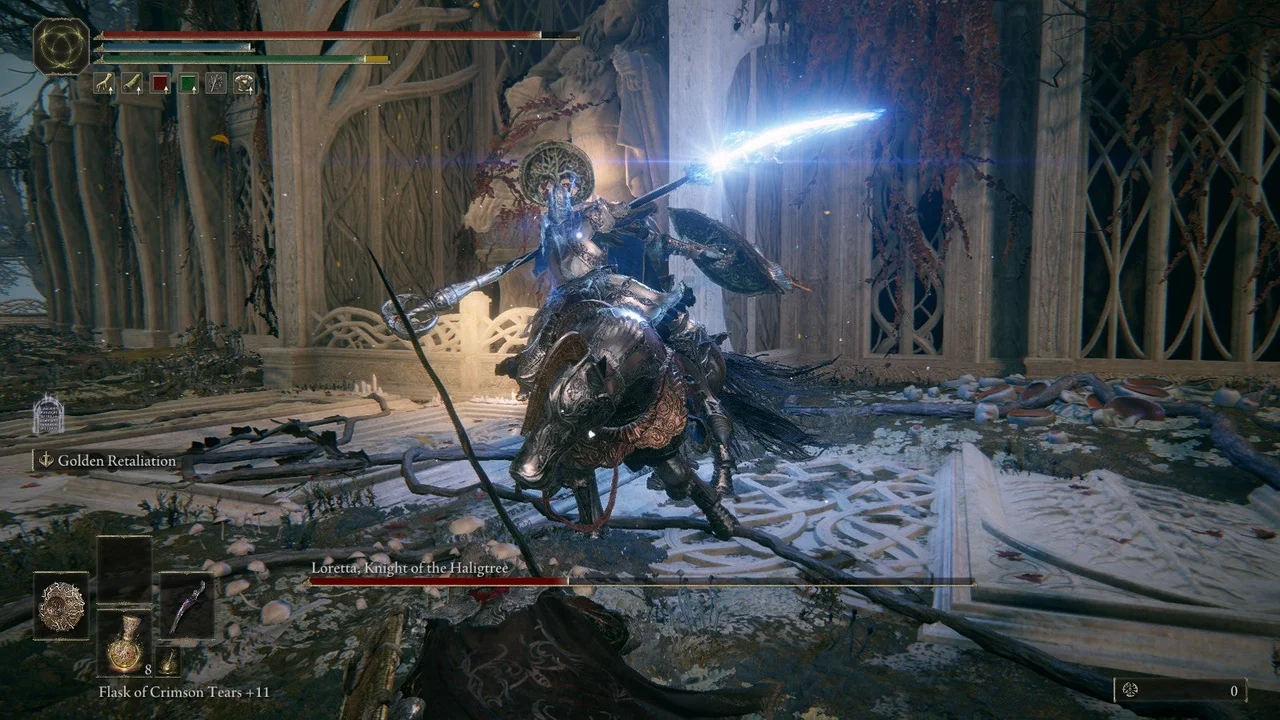Click the Golden Retaliation notification text
Image resolution: width=1280 pixels, height=720 pixels.
tap(116, 460)
